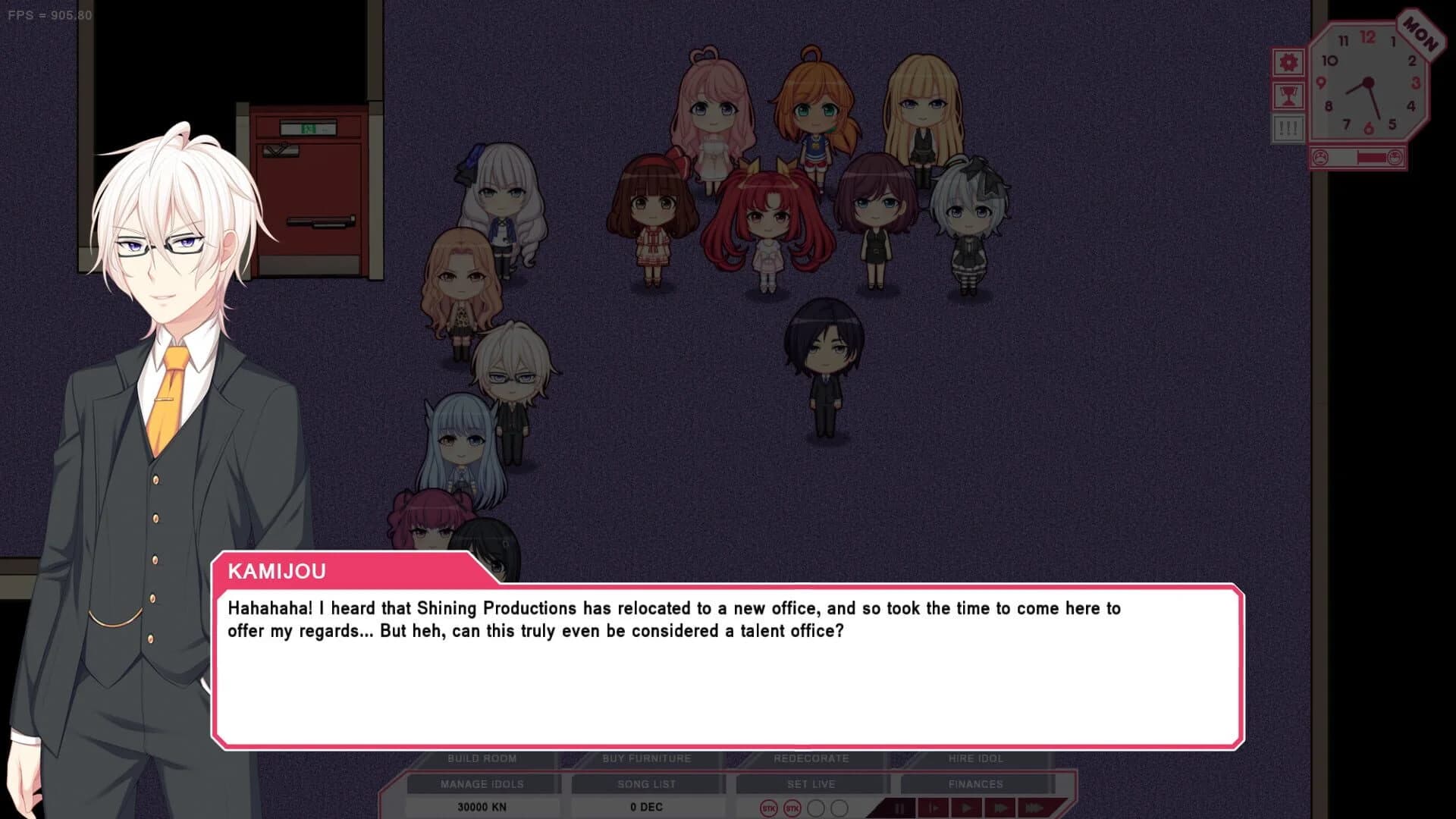Click the right clock-face icon on the day bar

click(1395, 158)
